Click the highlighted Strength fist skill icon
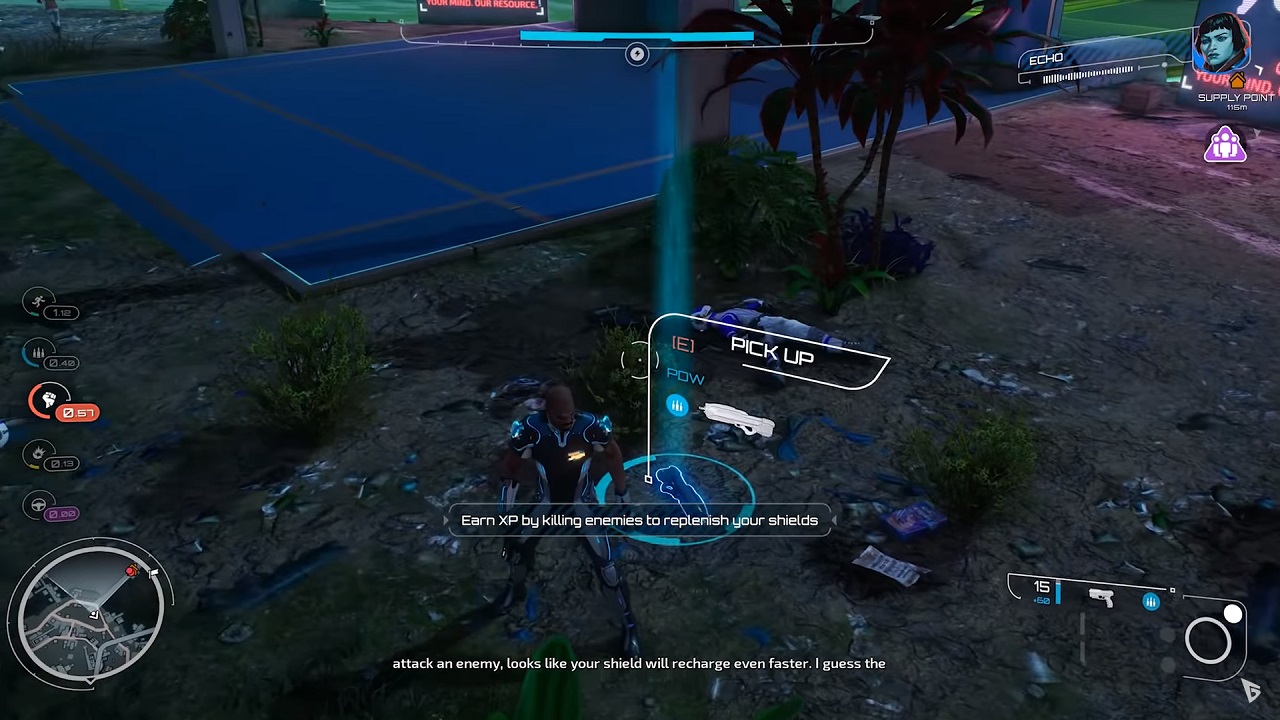The image size is (1280, 720). click(47, 402)
